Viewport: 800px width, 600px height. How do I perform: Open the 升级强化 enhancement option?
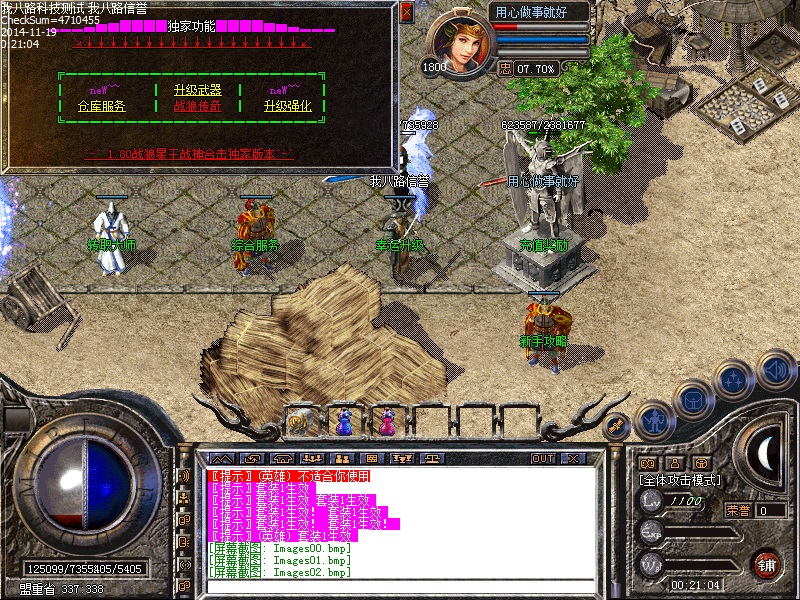point(288,106)
